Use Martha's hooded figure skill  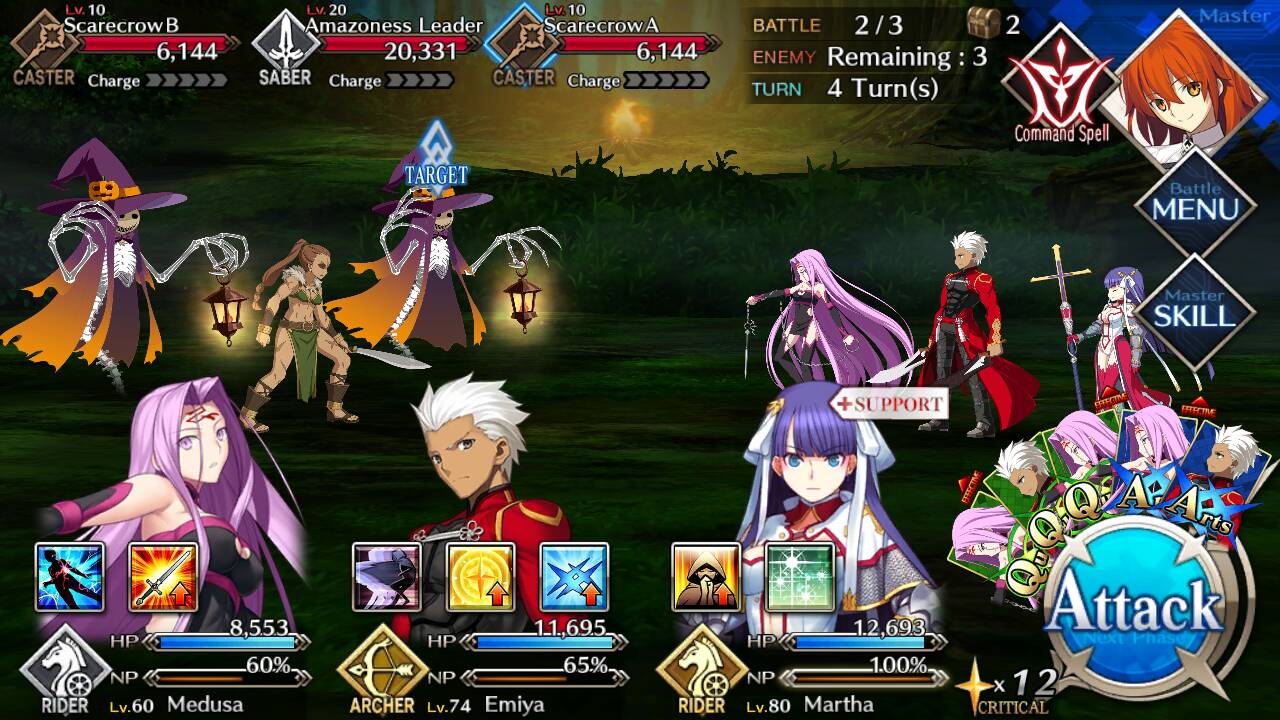pos(706,577)
